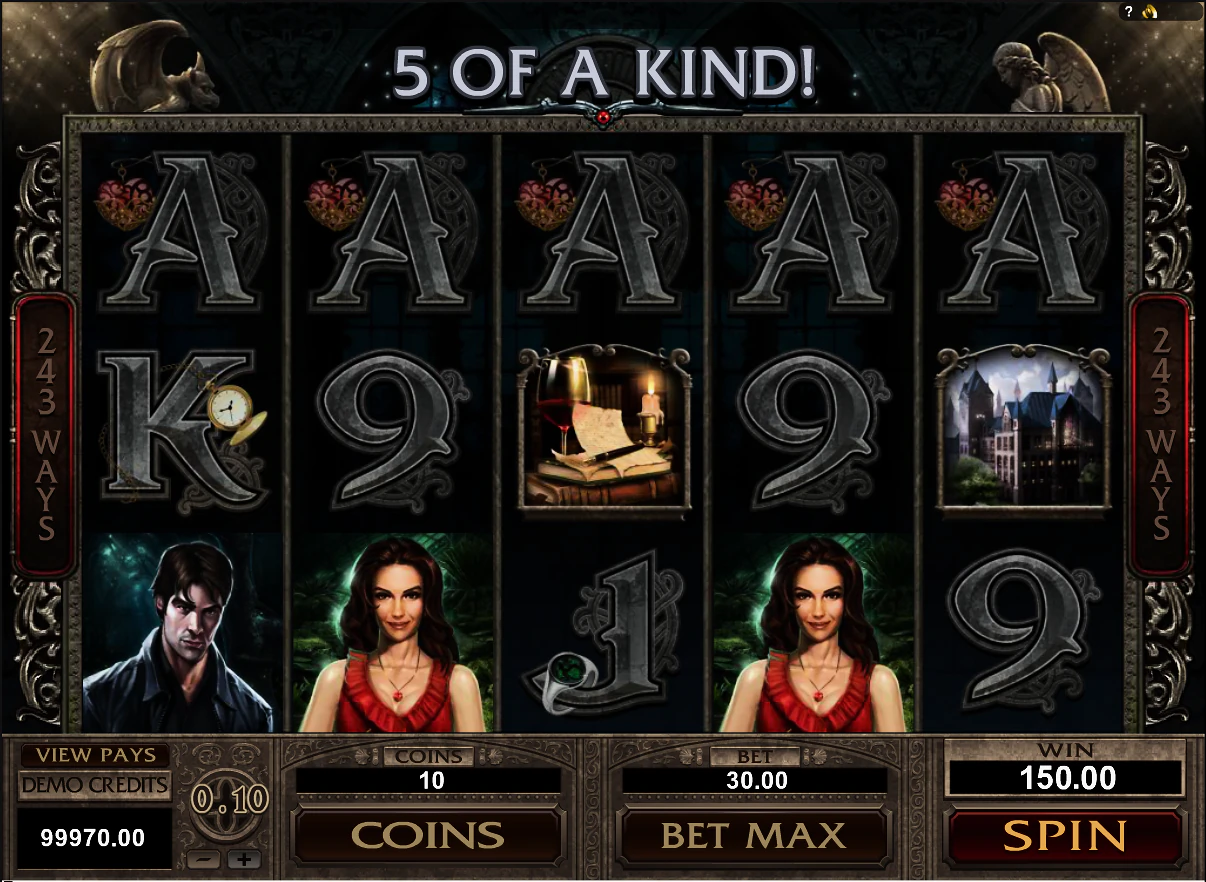The image size is (1206, 882).
Task: Open the View Pays paytable
Action: (95, 755)
